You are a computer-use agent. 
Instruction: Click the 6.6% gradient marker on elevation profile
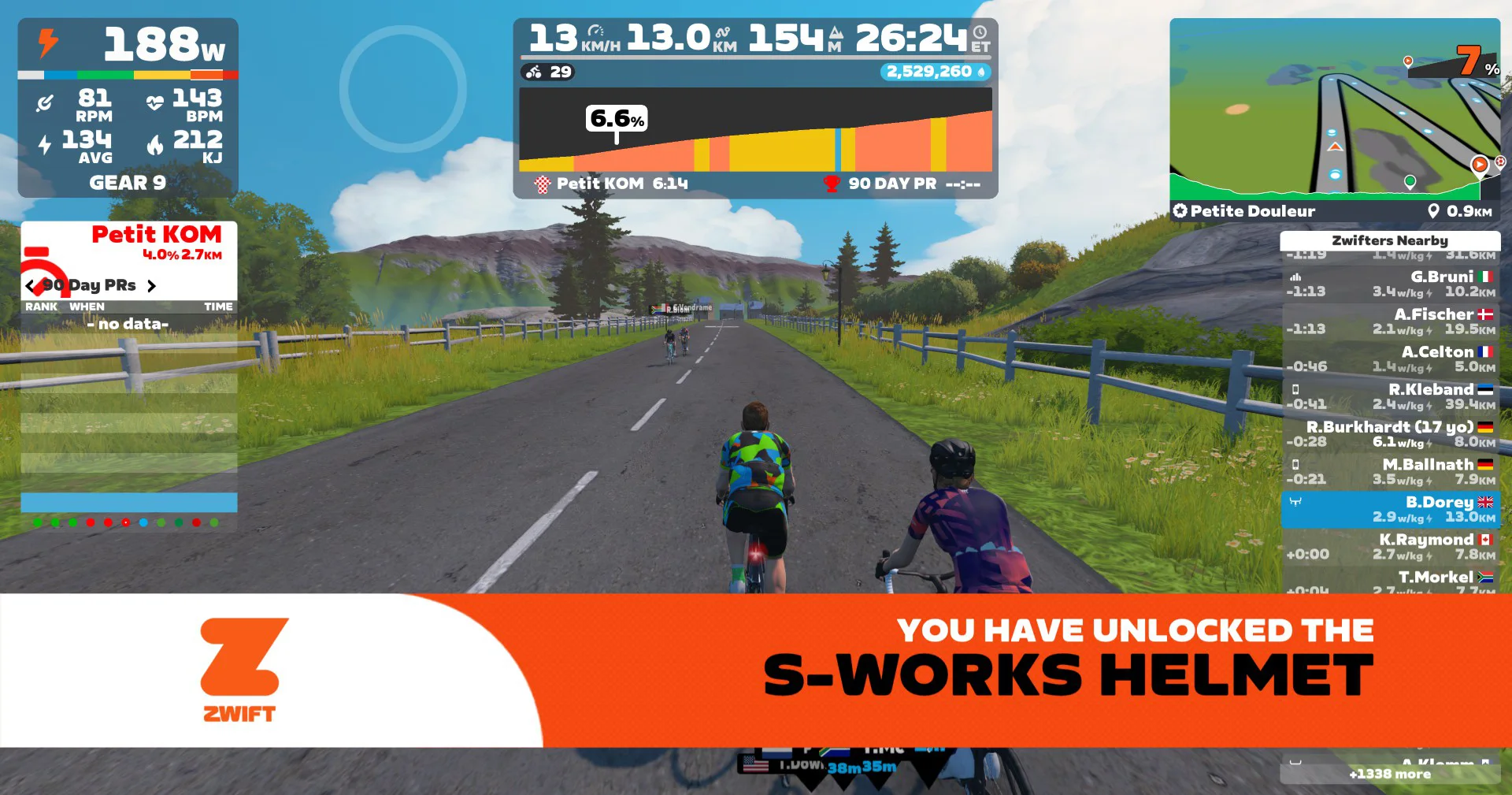[618, 120]
